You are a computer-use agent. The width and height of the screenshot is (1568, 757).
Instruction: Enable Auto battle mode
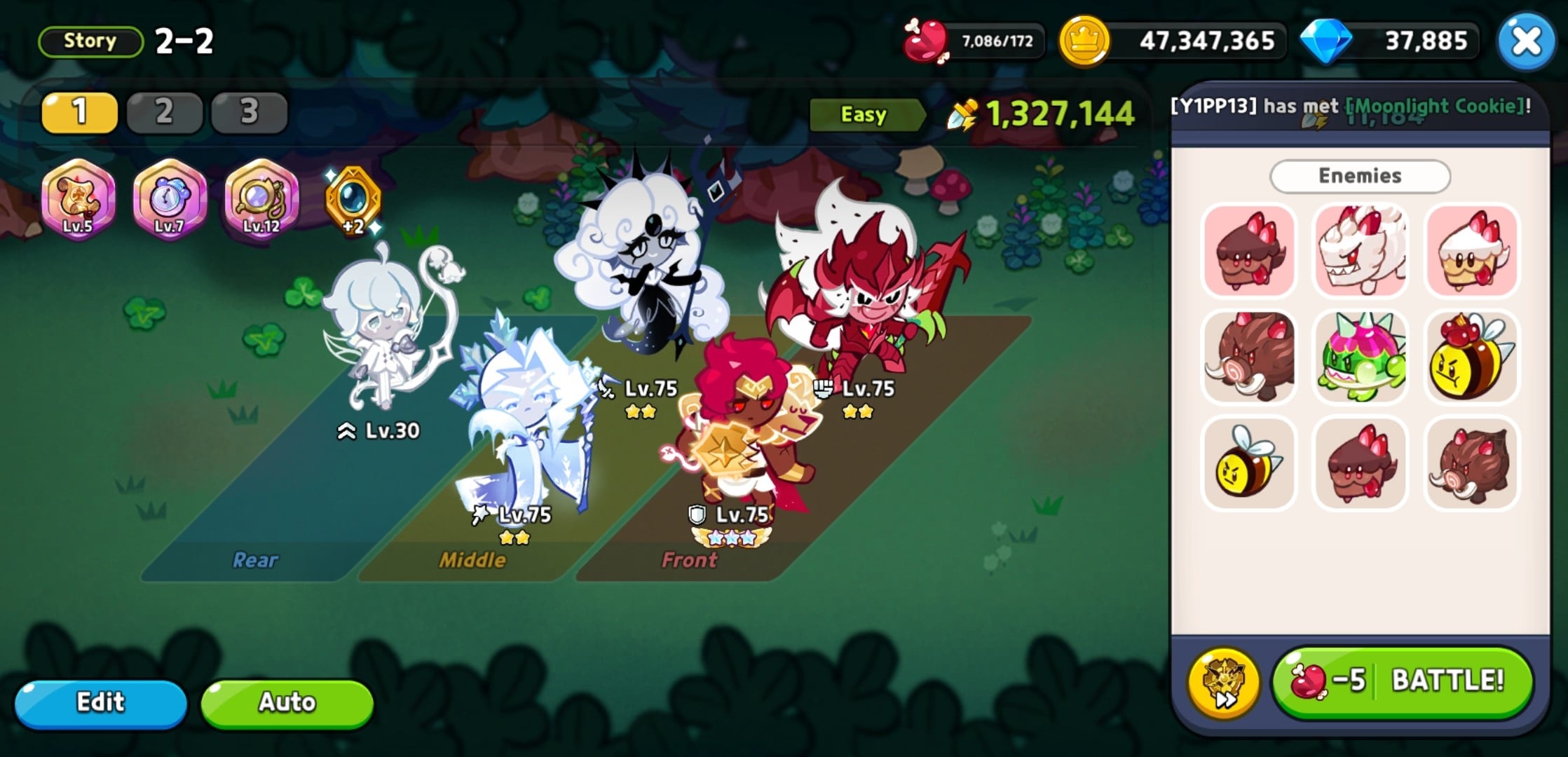(x=286, y=703)
